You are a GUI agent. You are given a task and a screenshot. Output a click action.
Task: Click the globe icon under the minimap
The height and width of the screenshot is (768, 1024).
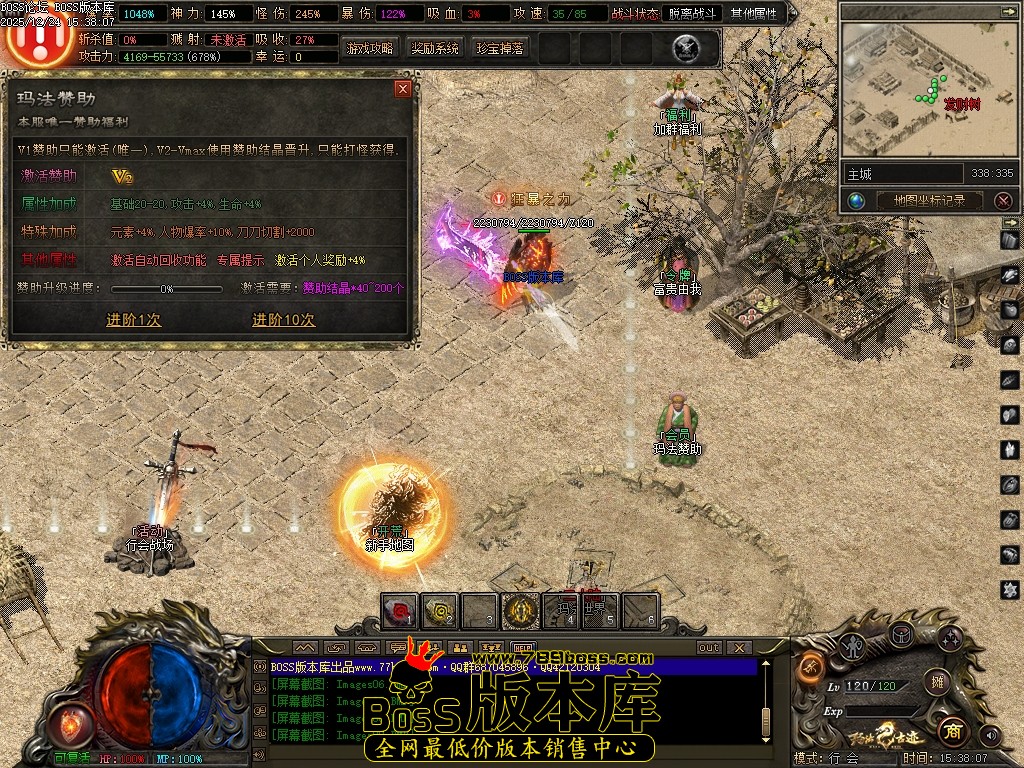pos(857,200)
